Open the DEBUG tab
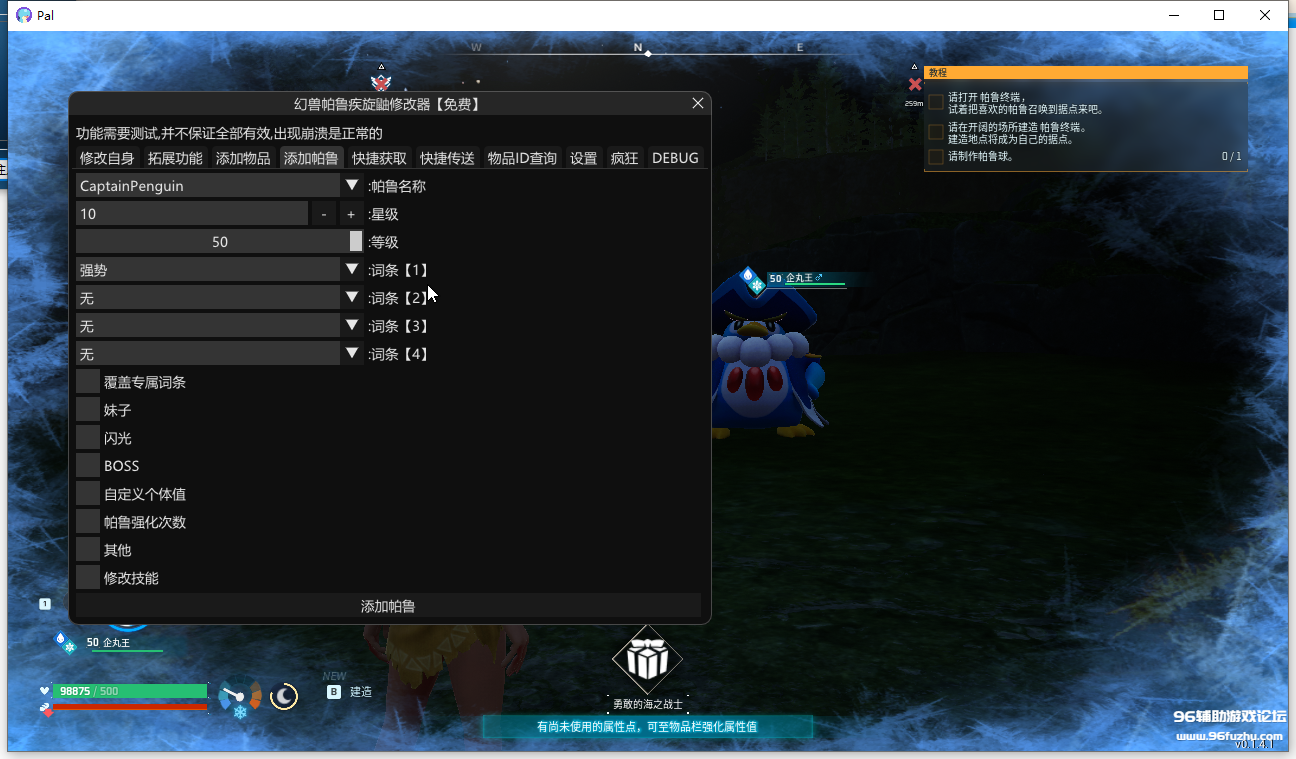The height and width of the screenshot is (759, 1296). click(675, 158)
